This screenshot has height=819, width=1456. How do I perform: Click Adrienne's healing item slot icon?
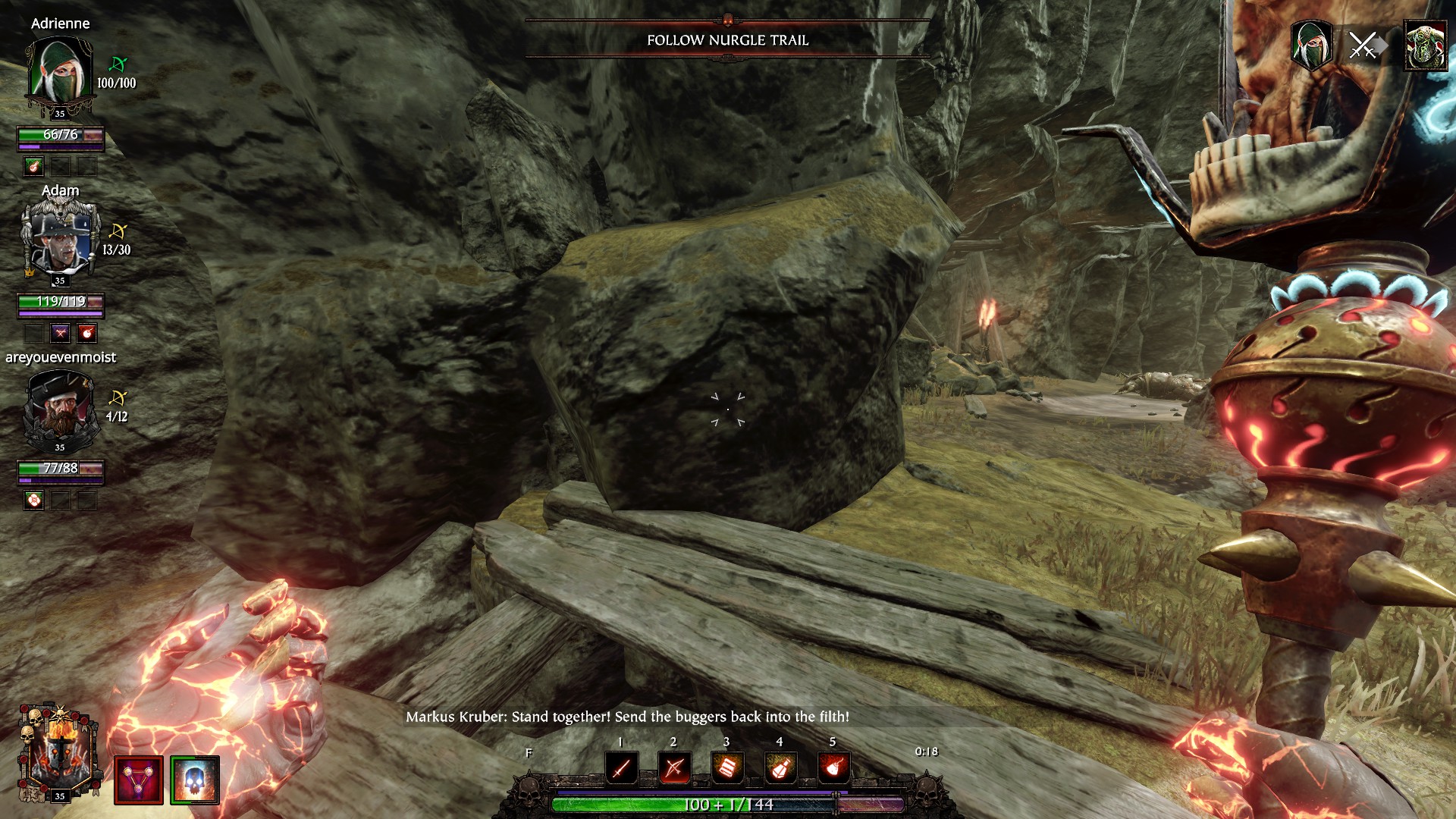33,166
